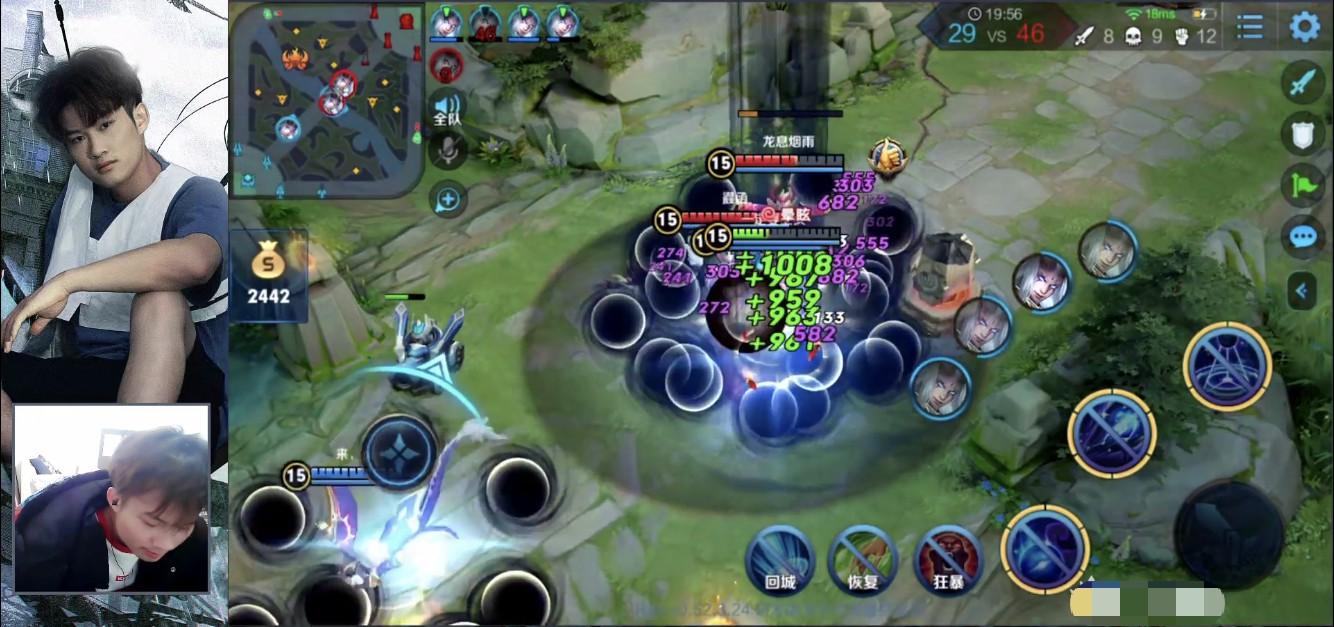The image size is (1334, 627).
Task: Open the quick chat bubble
Action: click(x=1302, y=237)
